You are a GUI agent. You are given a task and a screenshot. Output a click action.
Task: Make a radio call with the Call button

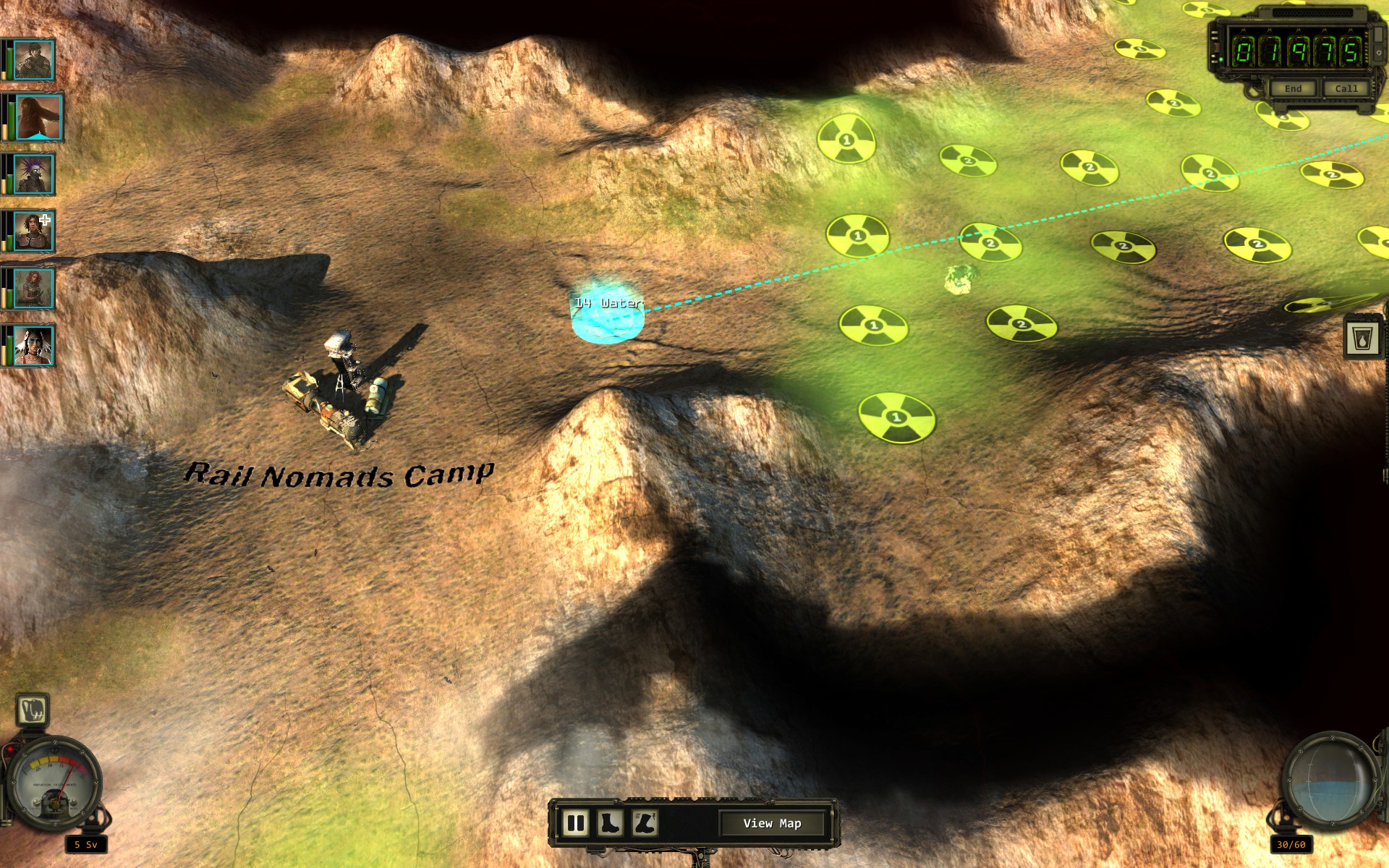coord(1346,88)
